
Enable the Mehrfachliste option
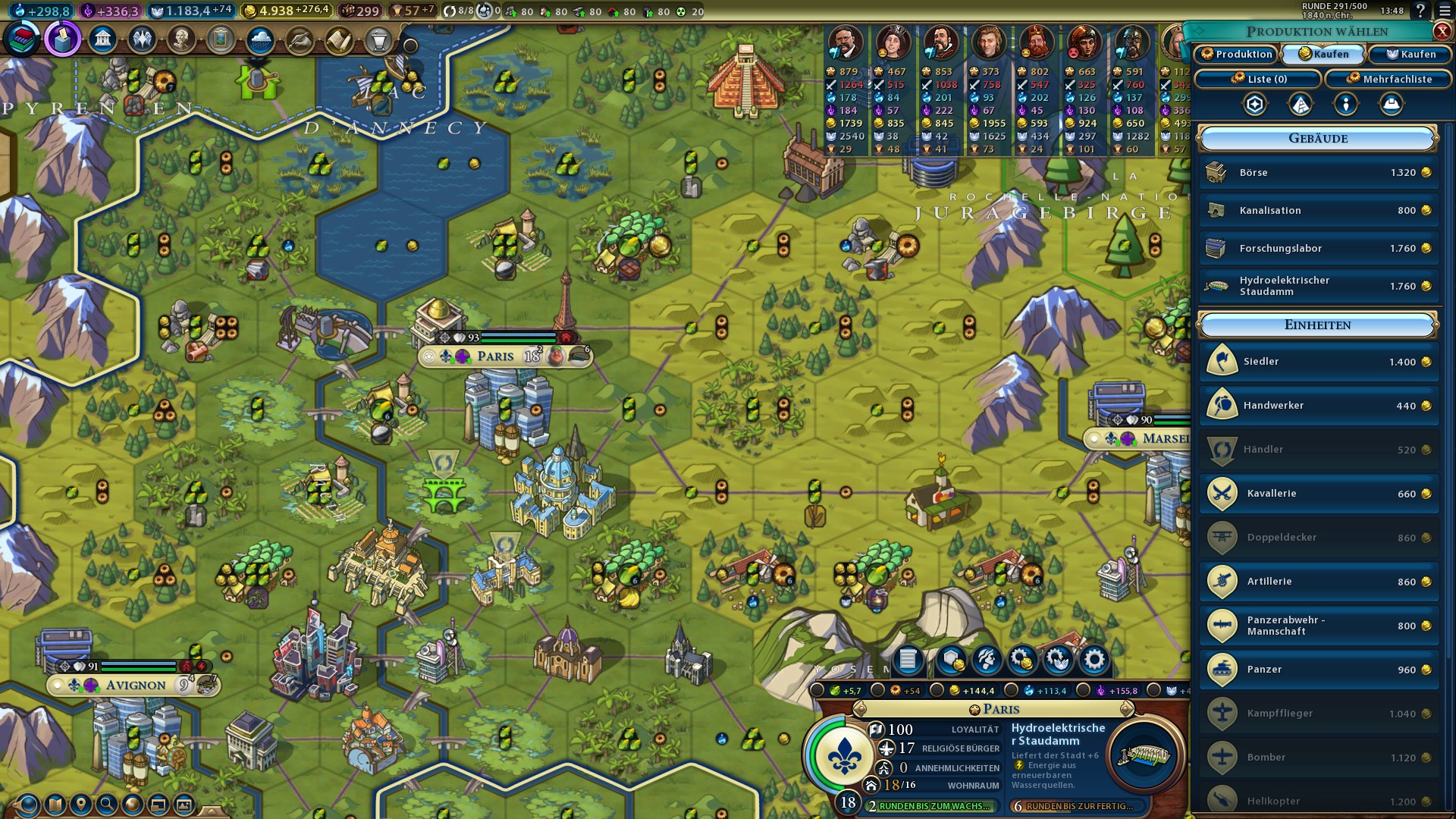(1389, 79)
